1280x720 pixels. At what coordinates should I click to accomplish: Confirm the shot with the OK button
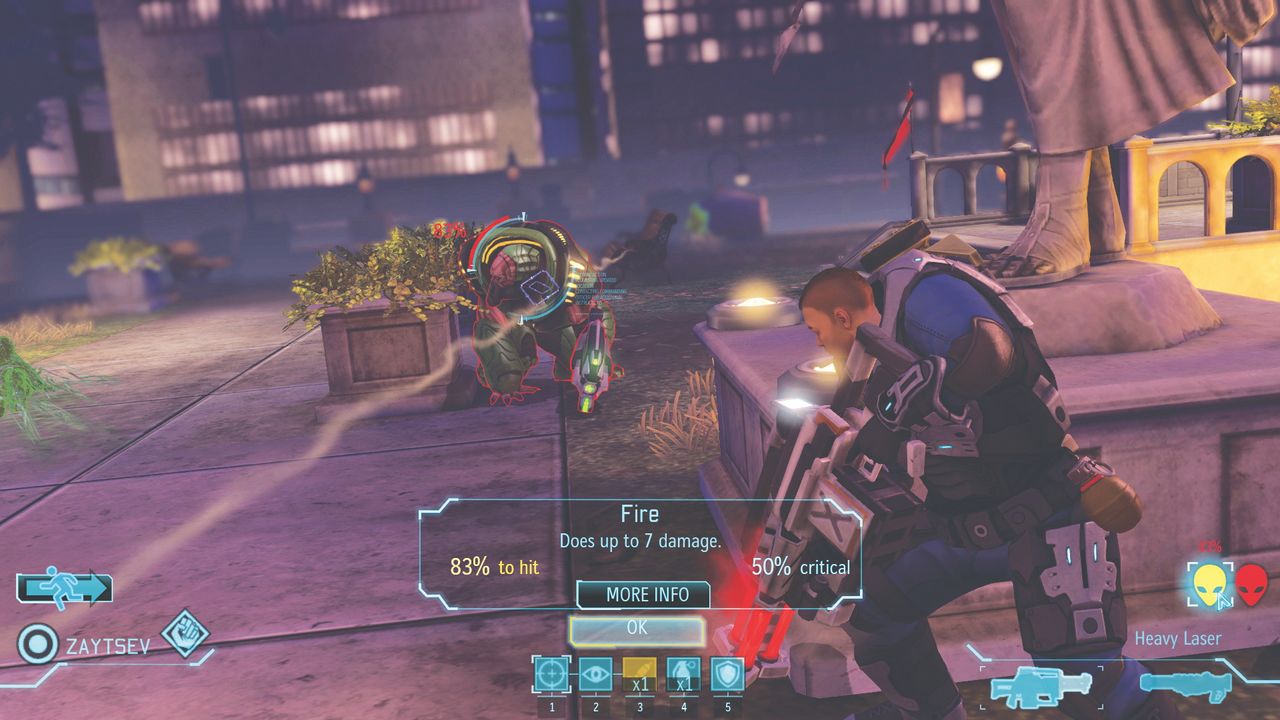637,629
